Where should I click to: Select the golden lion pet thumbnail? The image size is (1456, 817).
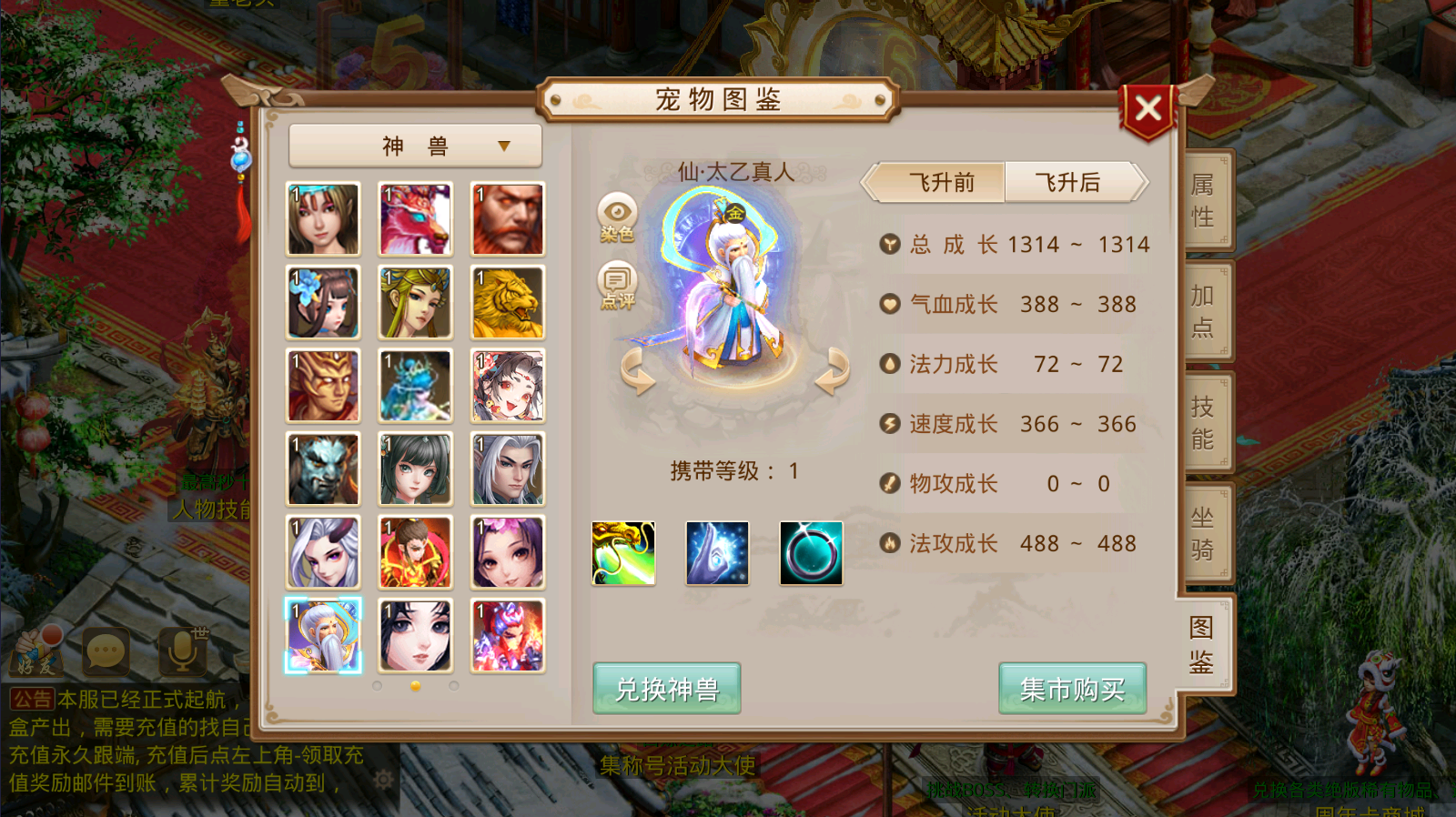pyautogui.click(x=507, y=302)
